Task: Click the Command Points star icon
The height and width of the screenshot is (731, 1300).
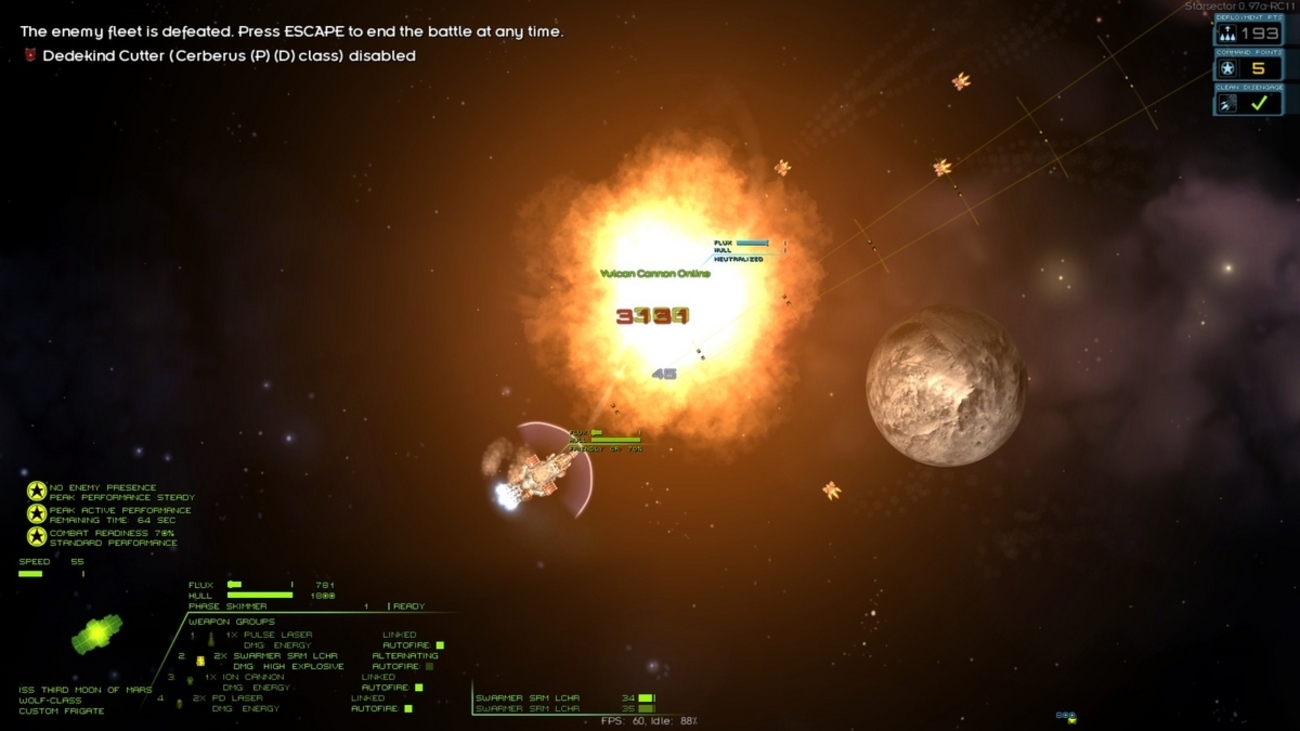Action: pos(1227,69)
